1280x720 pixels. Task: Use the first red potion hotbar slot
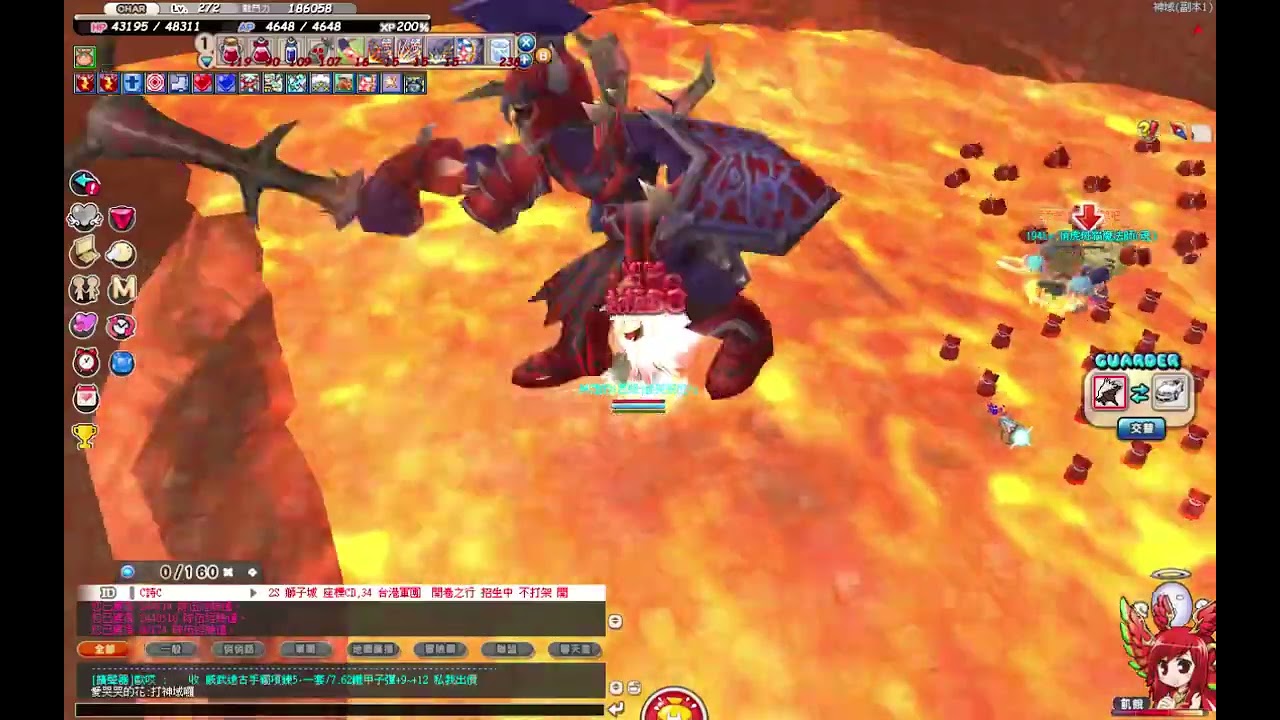231,49
